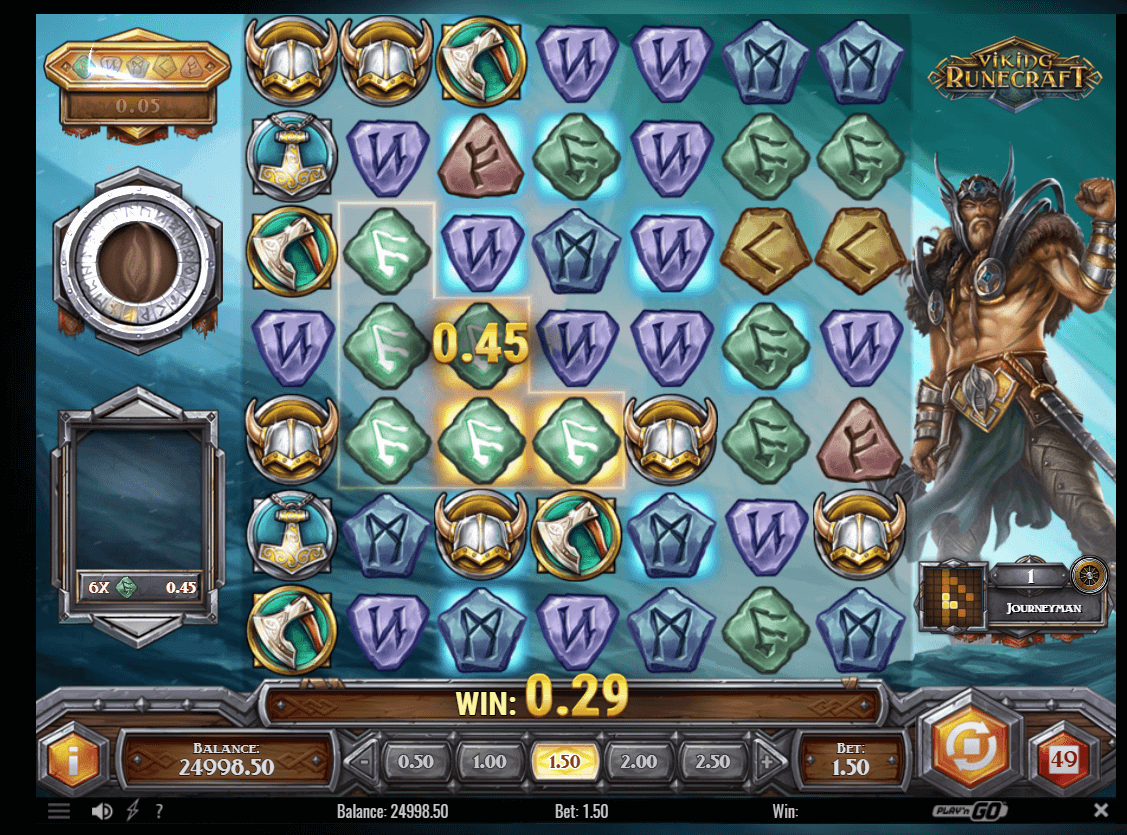The width and height of the screenshot is (1127, 835).
Task: Set the bet to 2.00
Action: coord(639,762)
